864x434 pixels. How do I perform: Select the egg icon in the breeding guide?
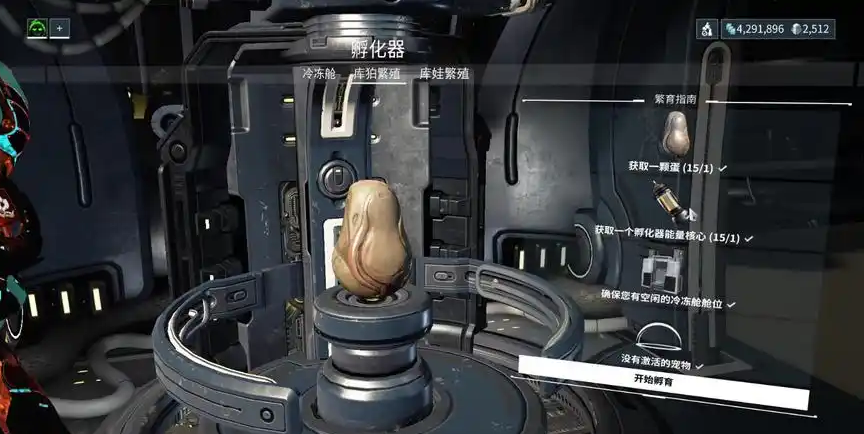(676, 132)
